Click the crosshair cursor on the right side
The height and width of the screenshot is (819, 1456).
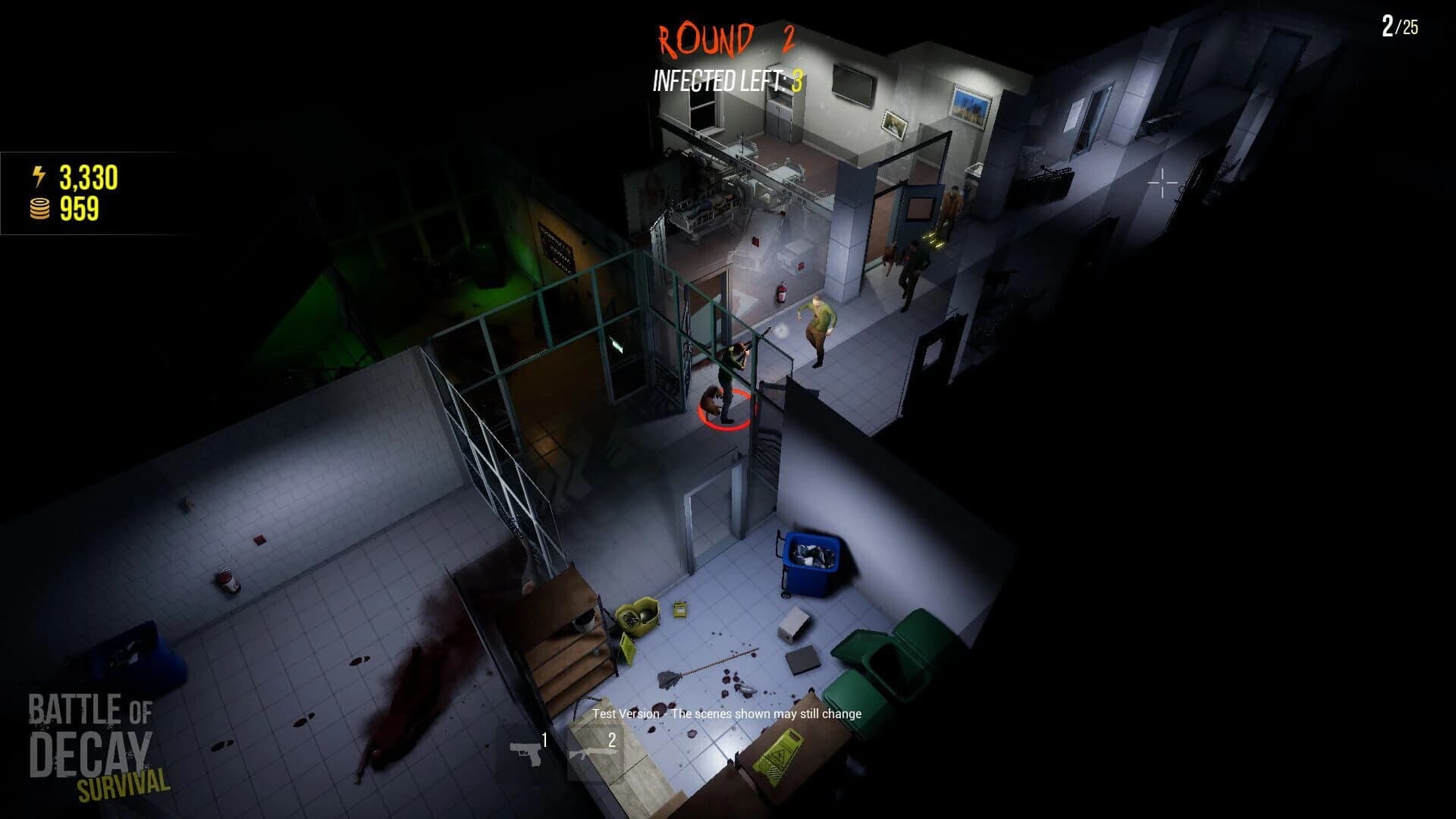click(x=1163, y=182)
